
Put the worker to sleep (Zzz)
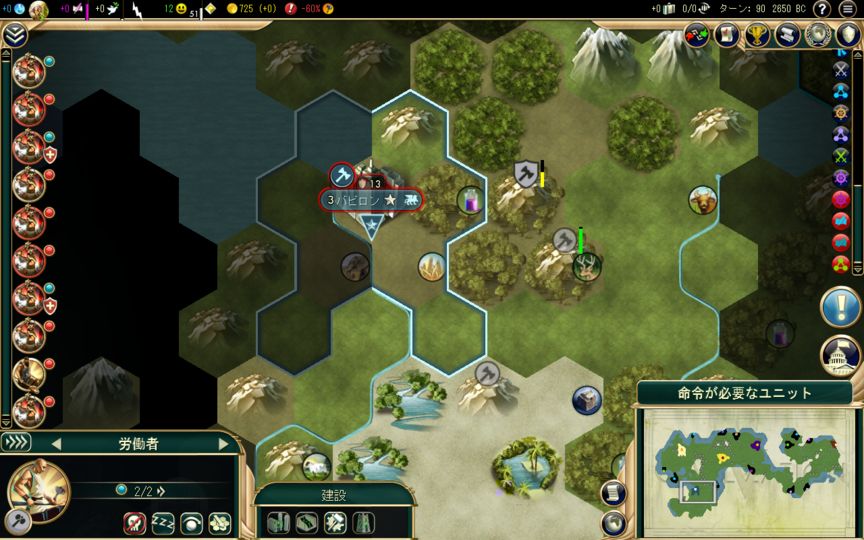click(x=162, y=523)
